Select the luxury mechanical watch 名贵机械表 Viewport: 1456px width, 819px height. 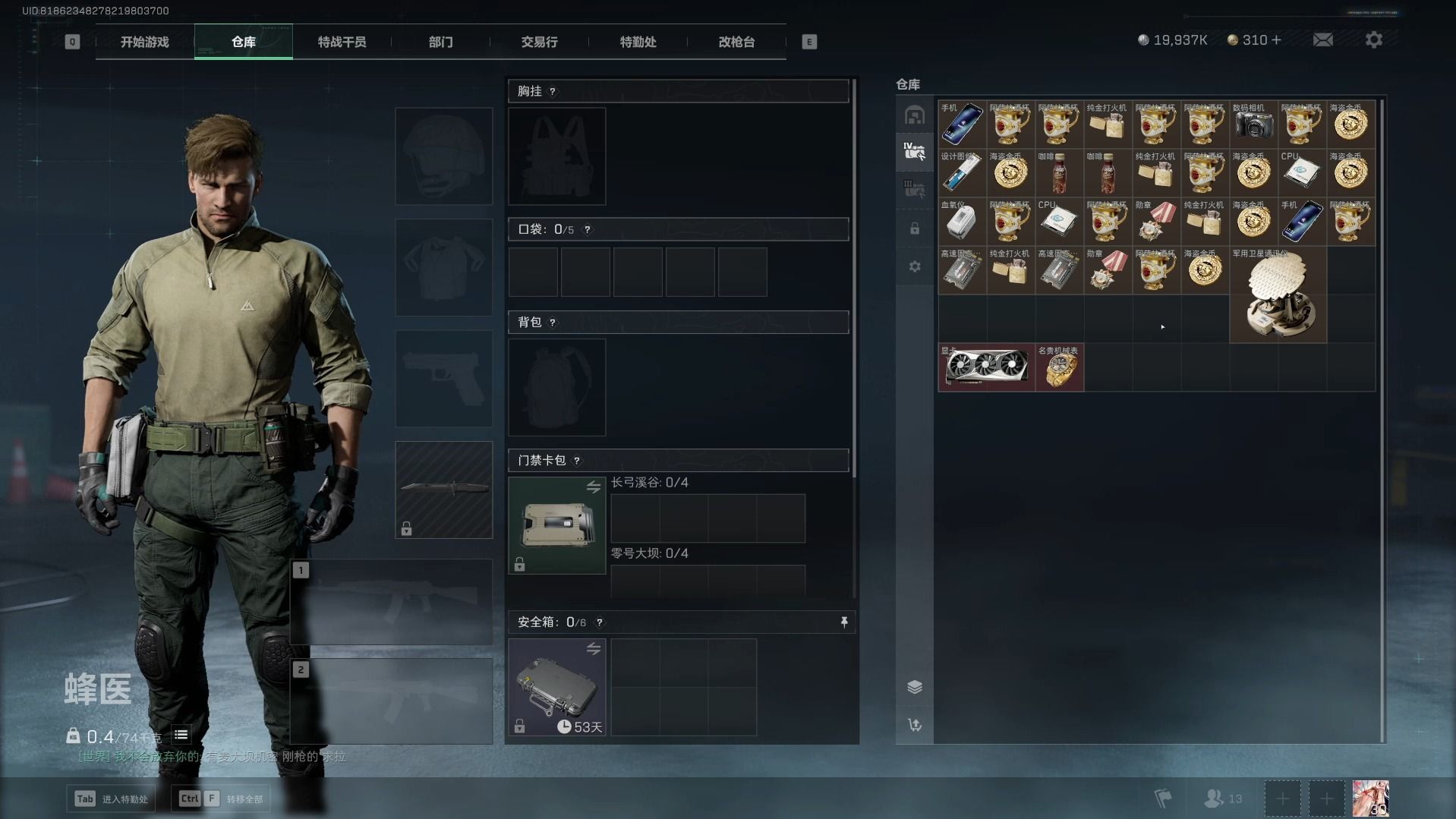(x=1059, y=367)
